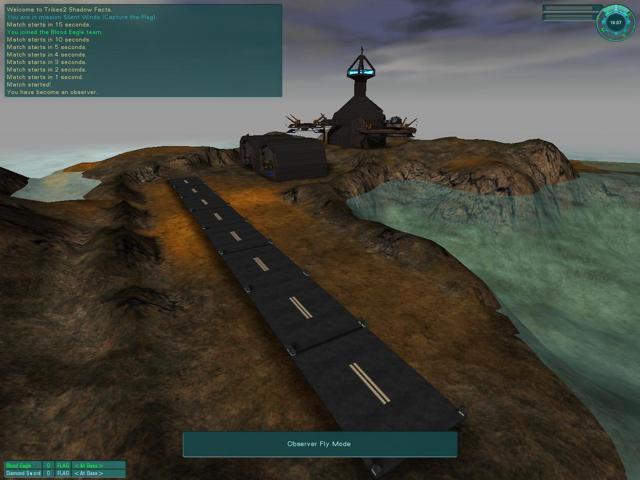The height and width of the screenshot is (480, 640).
Task: Click the Observer Fly Mode panel
Action: (x=319, y=443)
